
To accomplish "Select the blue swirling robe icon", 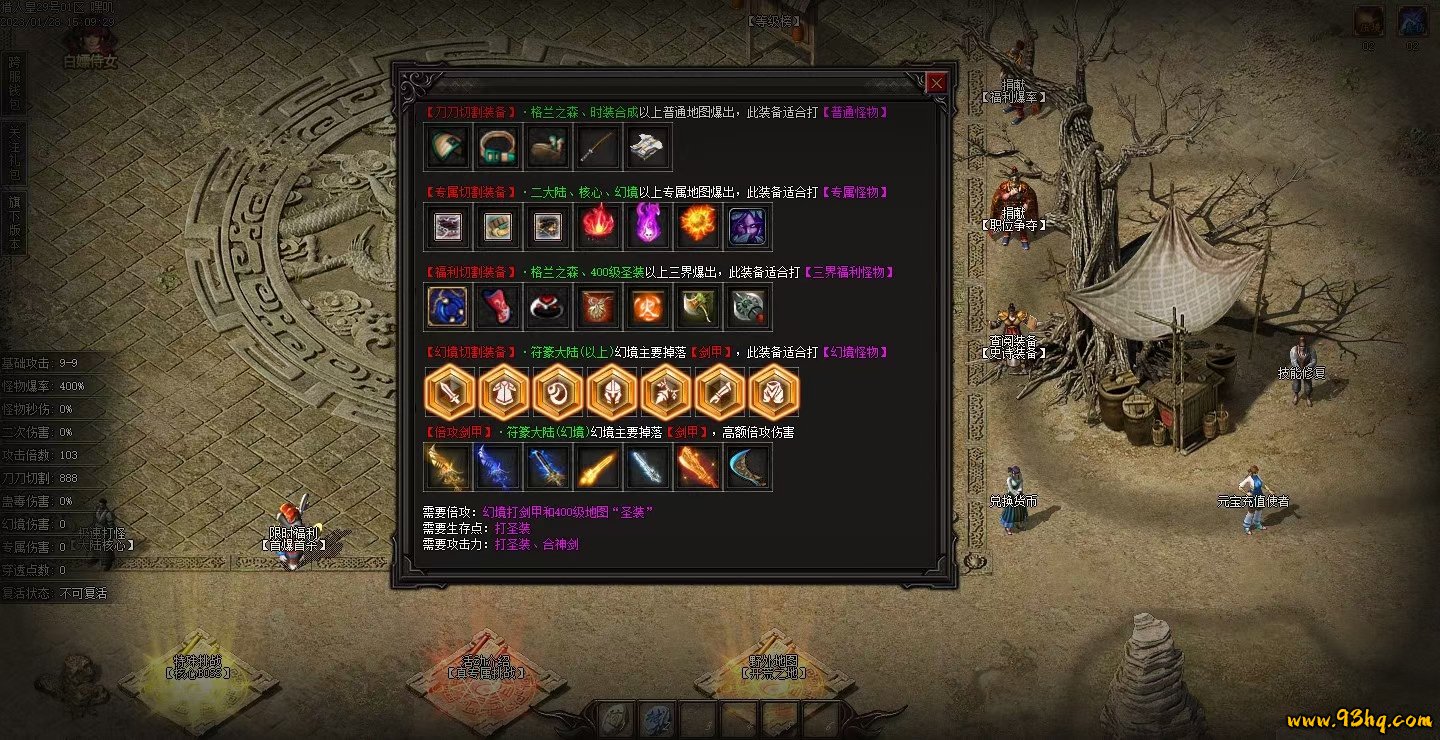I will (445, 306).
